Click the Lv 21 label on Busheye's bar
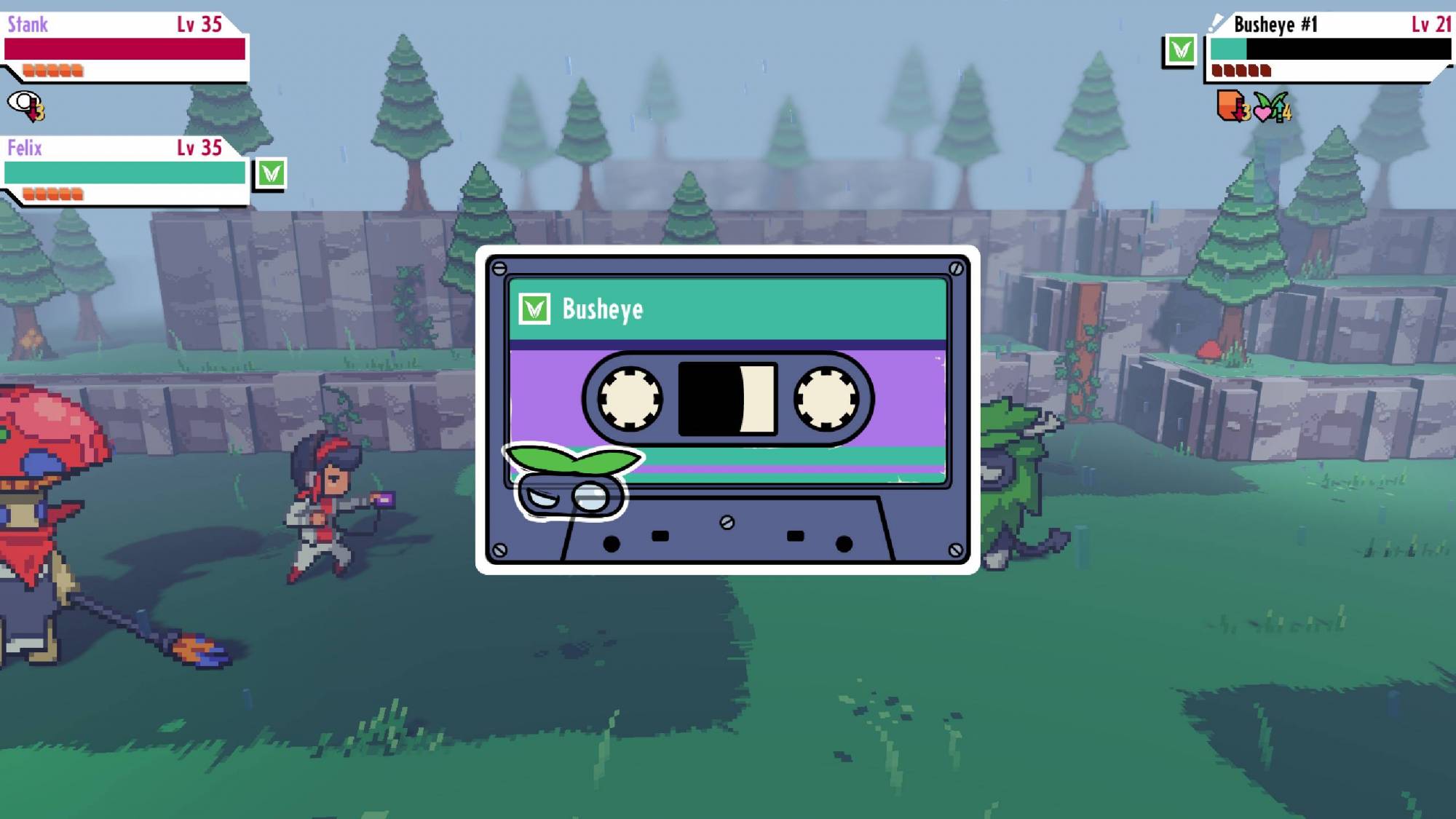The image size is (1456, 819). click(x=1429, y=23)
